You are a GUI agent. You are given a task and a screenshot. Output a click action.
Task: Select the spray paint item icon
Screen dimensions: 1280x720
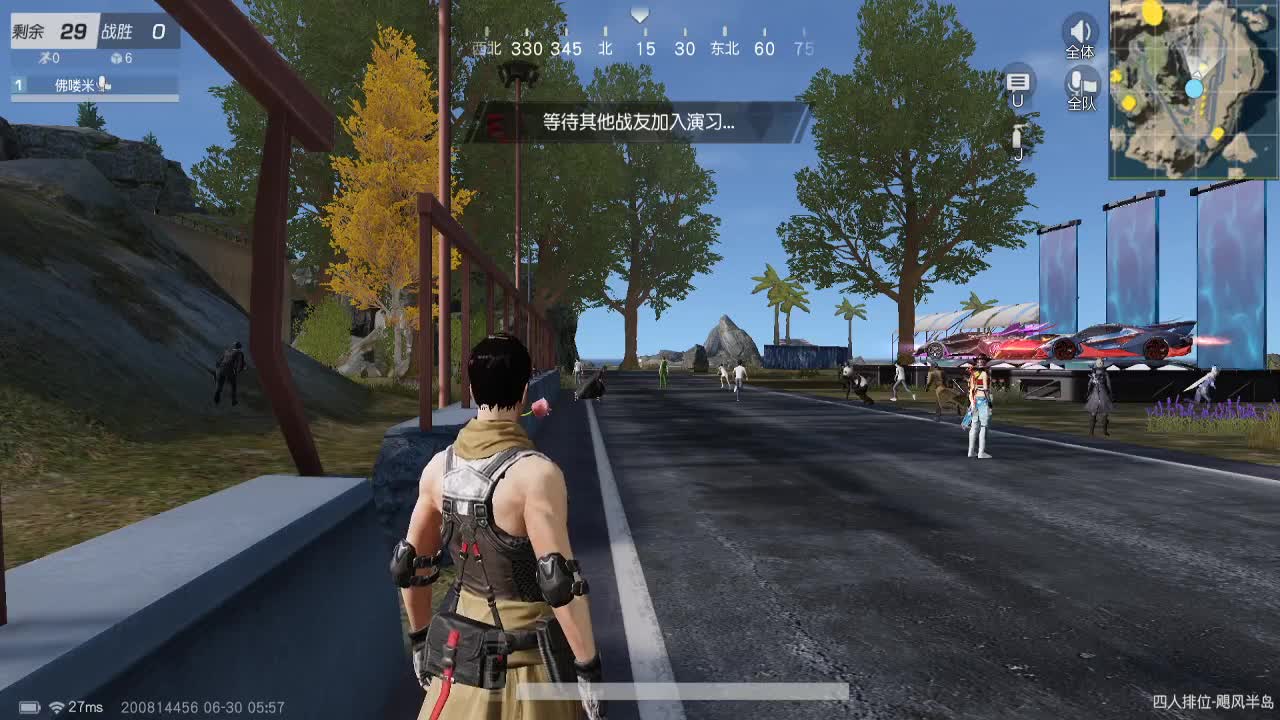click(x=1018, y=135)
